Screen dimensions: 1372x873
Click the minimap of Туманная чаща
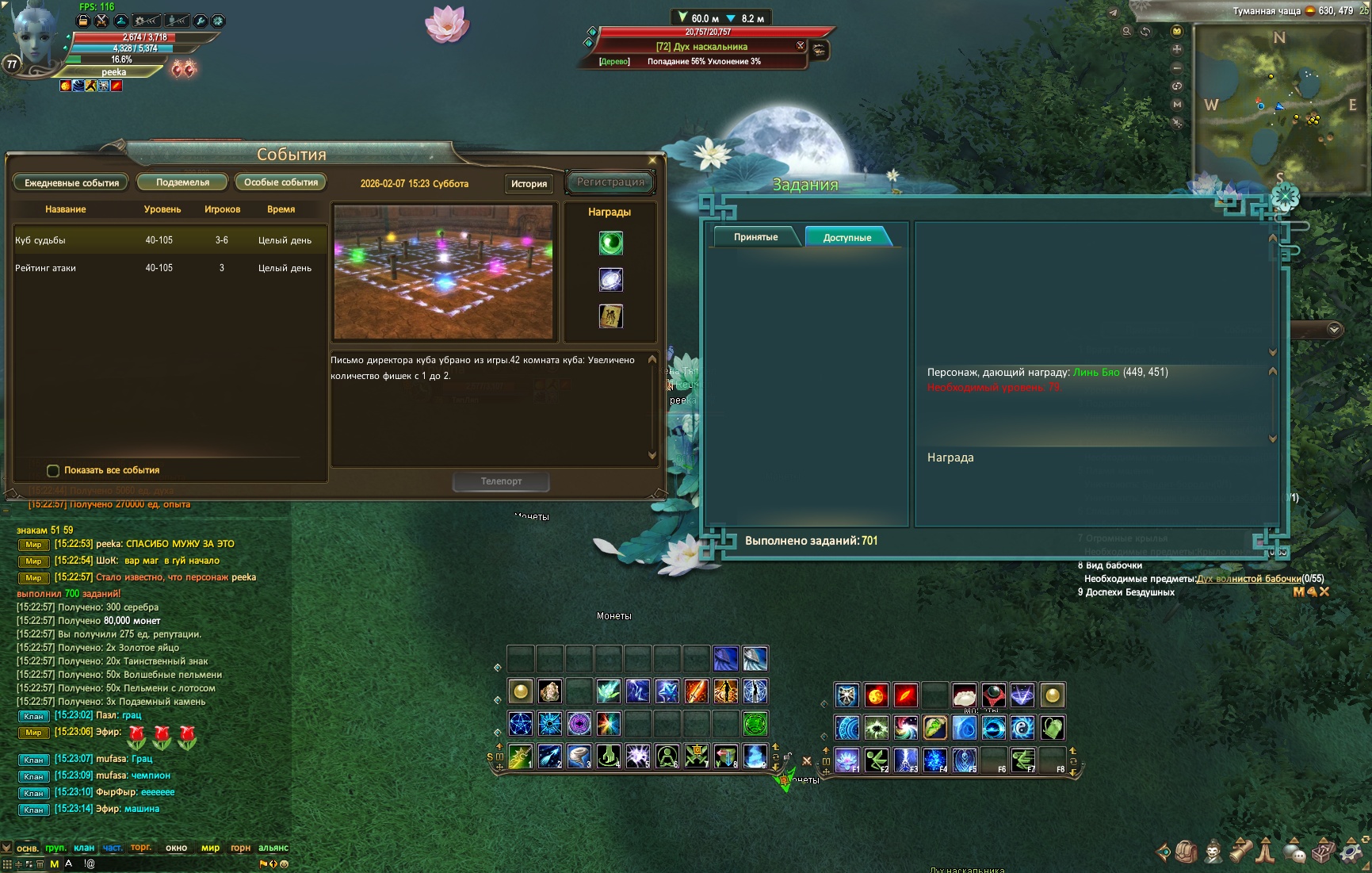[1279, 107]
